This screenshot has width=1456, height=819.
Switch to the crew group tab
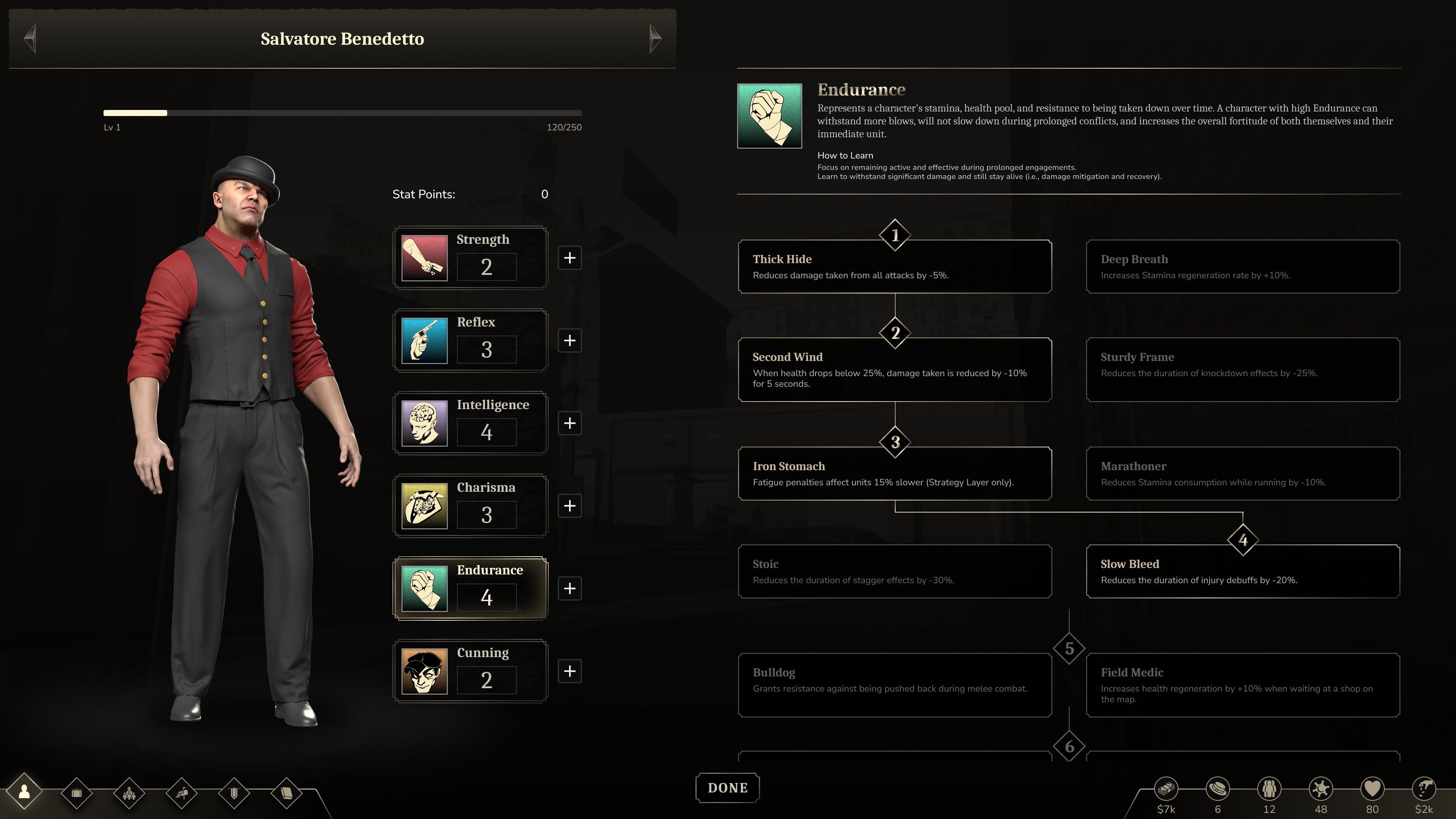point(129,793)
